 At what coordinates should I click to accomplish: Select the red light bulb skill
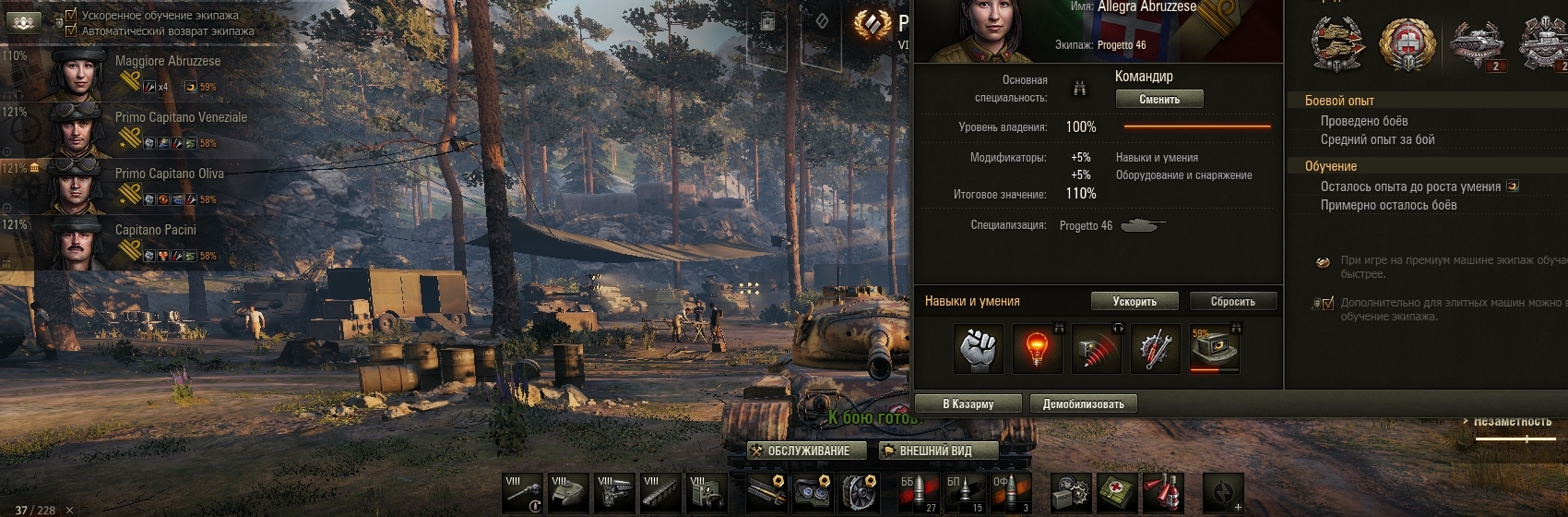pyautogui.click(x=1037, y=349)
